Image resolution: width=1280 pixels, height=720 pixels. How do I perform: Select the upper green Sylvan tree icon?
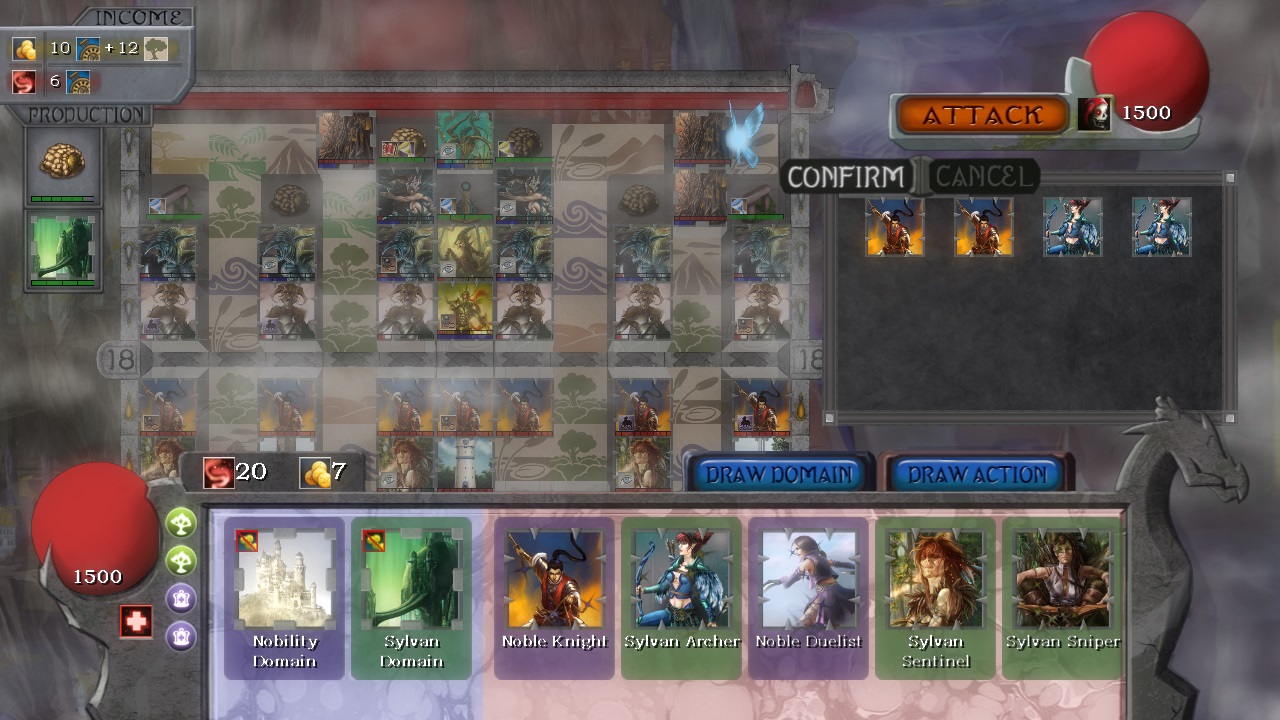(x=182, y=522)
